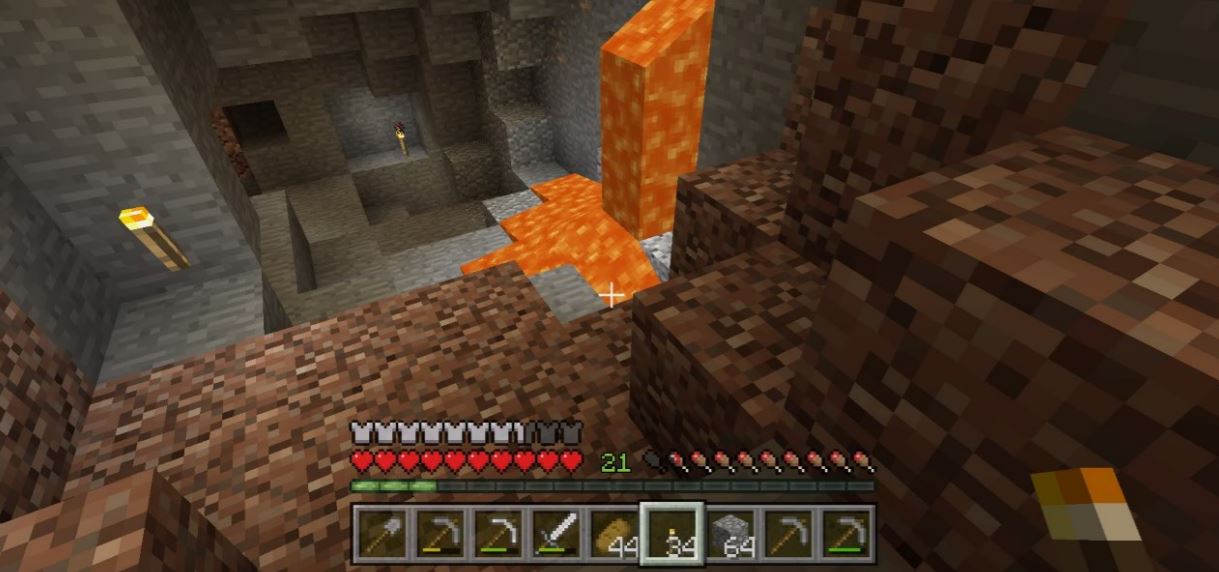The height and width of the screenshot is (572, 1219).
Task: Pick the torch stack of 34
Action: point(671,533)
